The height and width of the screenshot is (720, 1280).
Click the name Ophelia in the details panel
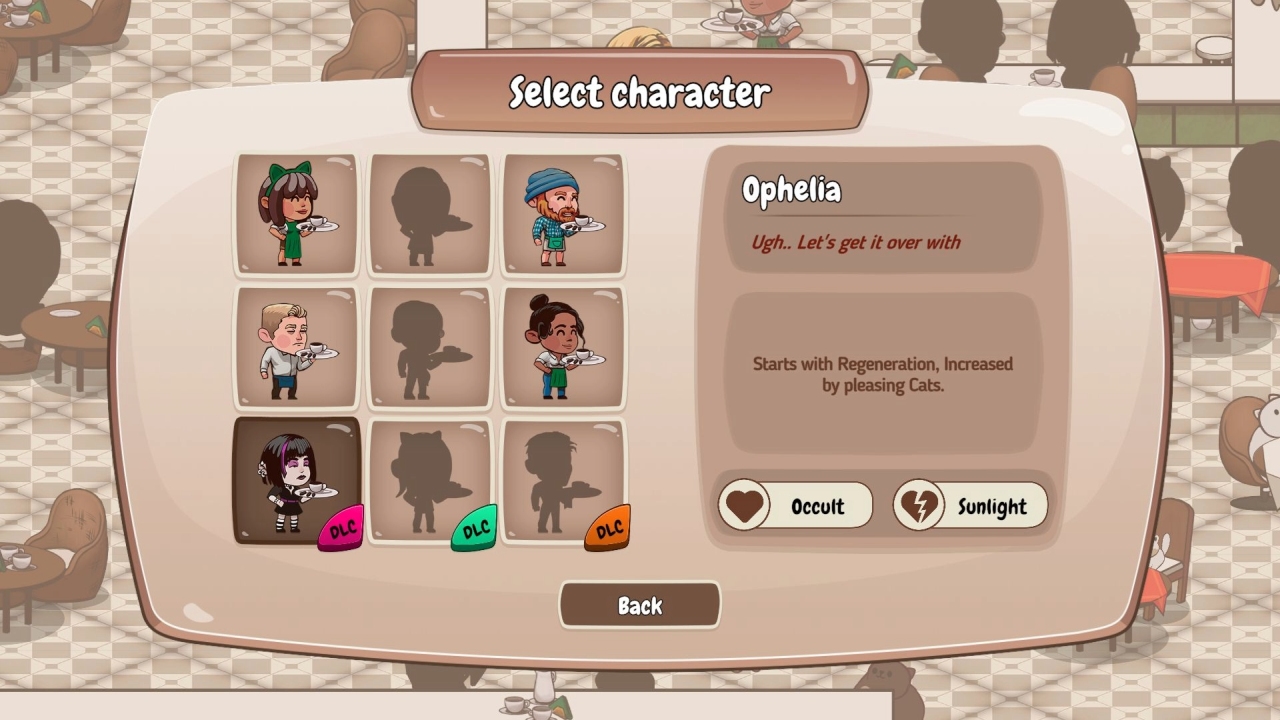click(x=791, y=190)
